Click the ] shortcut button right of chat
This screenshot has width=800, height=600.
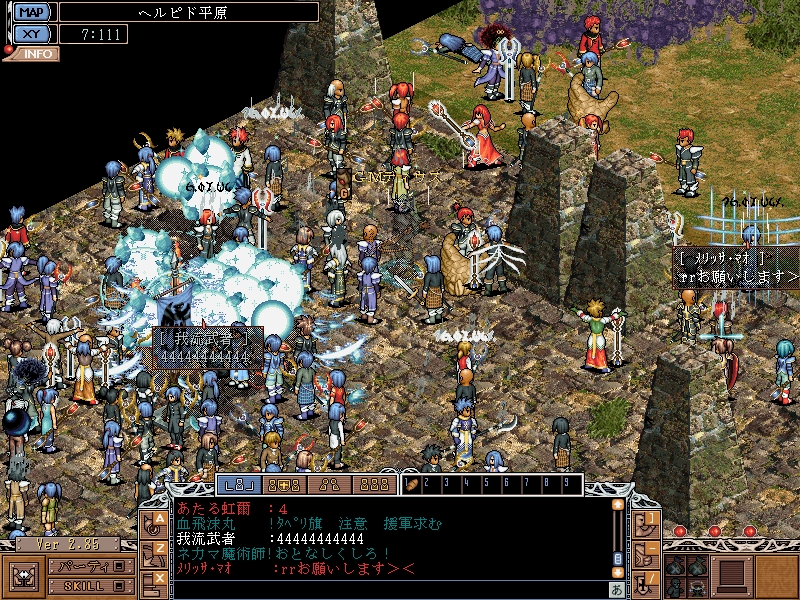648,520
